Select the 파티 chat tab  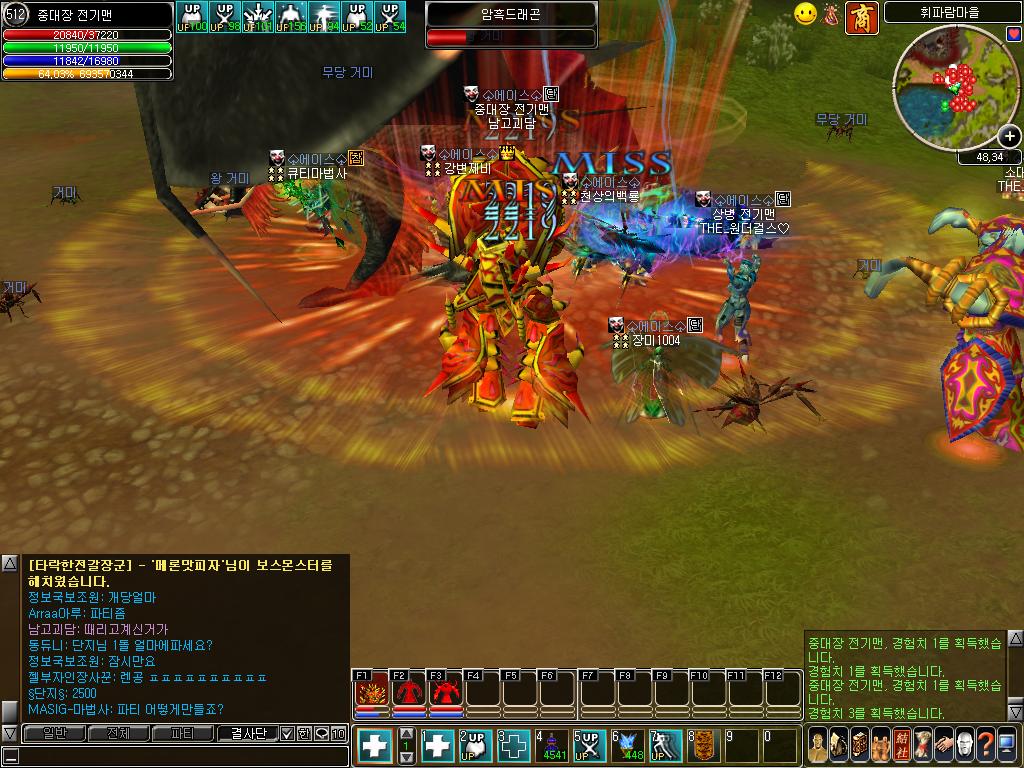(x=182, y=733)
